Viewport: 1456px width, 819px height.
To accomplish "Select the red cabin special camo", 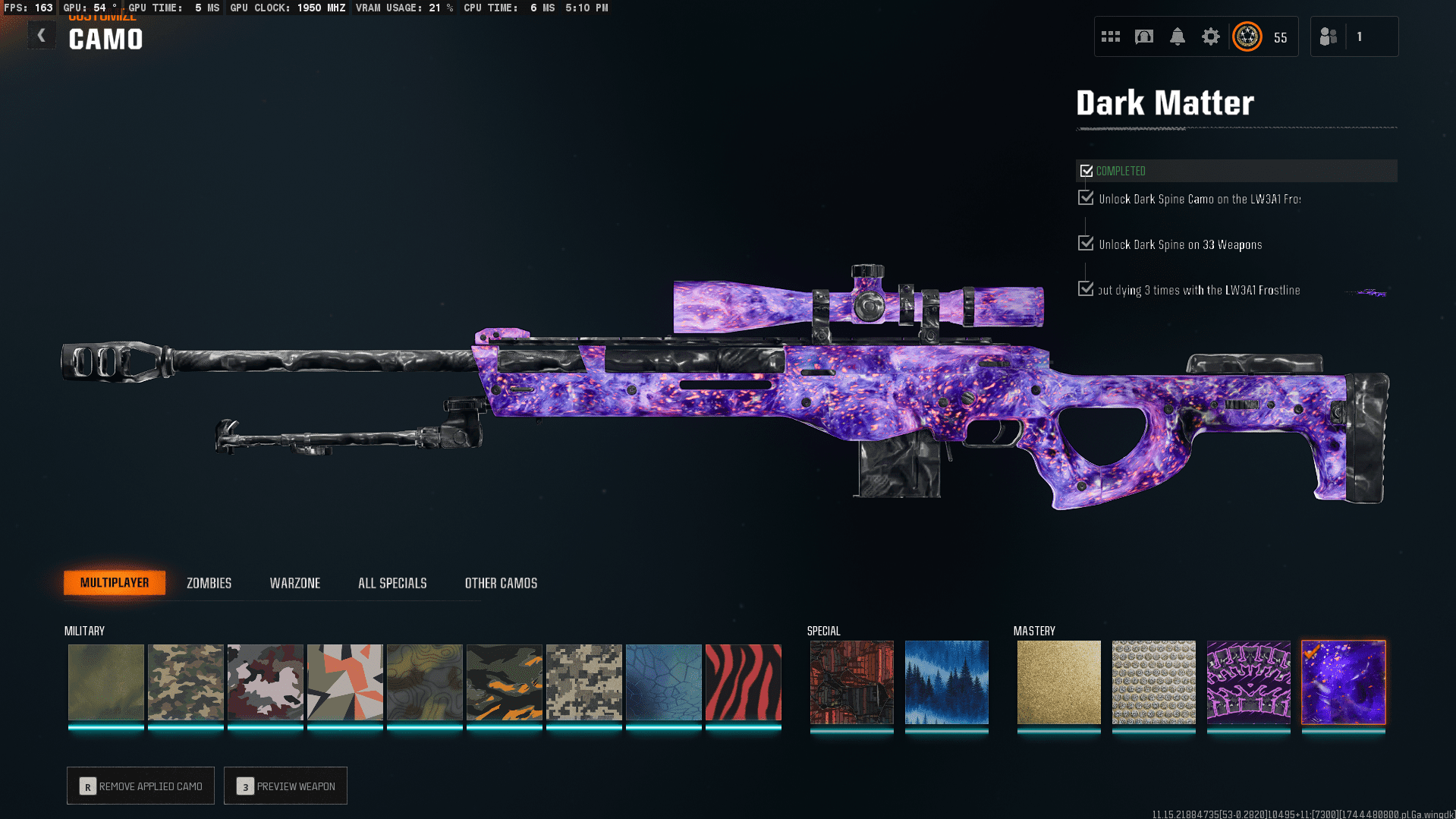I will [851, 682].
